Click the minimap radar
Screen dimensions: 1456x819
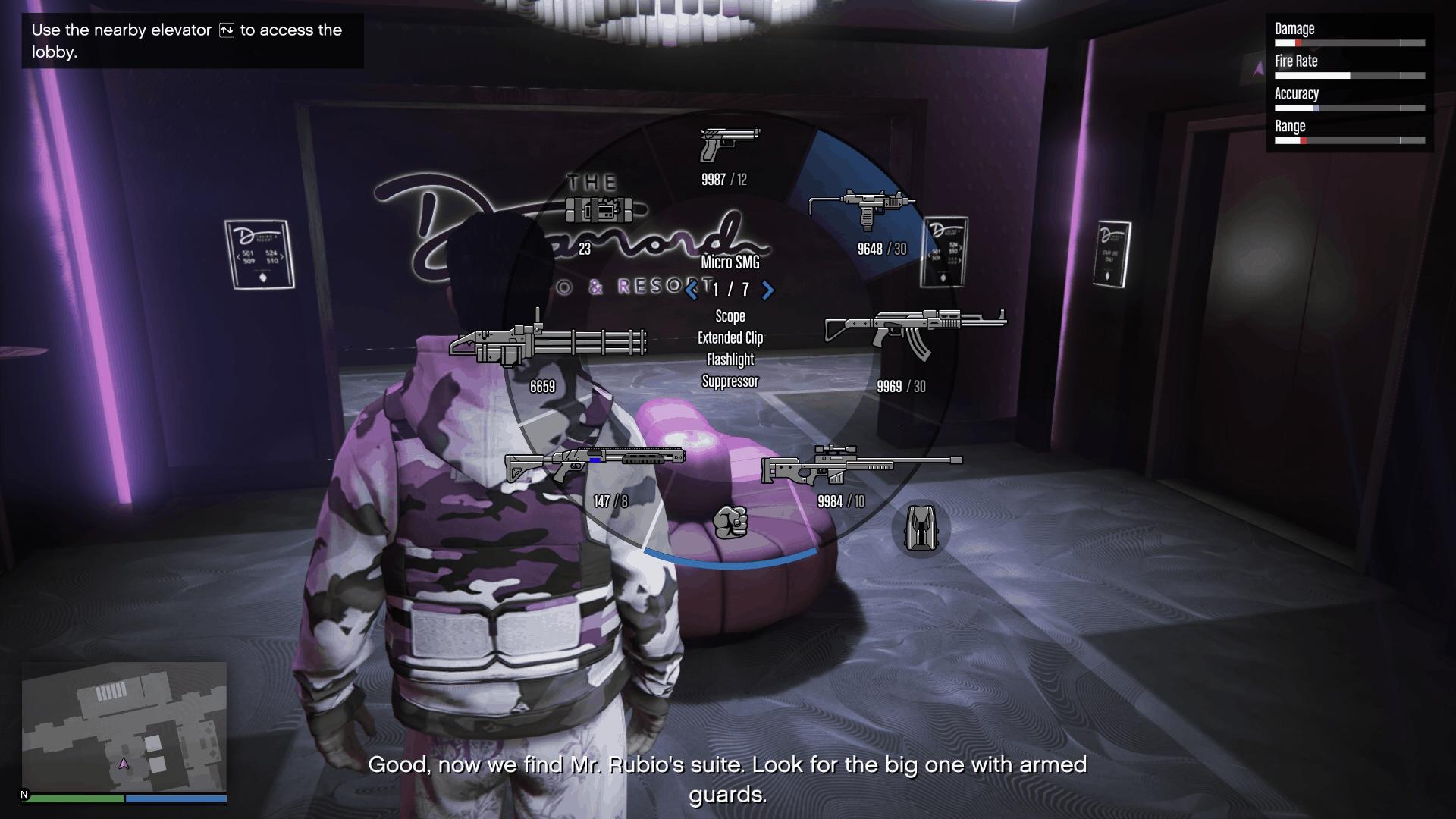pos(124,726)
